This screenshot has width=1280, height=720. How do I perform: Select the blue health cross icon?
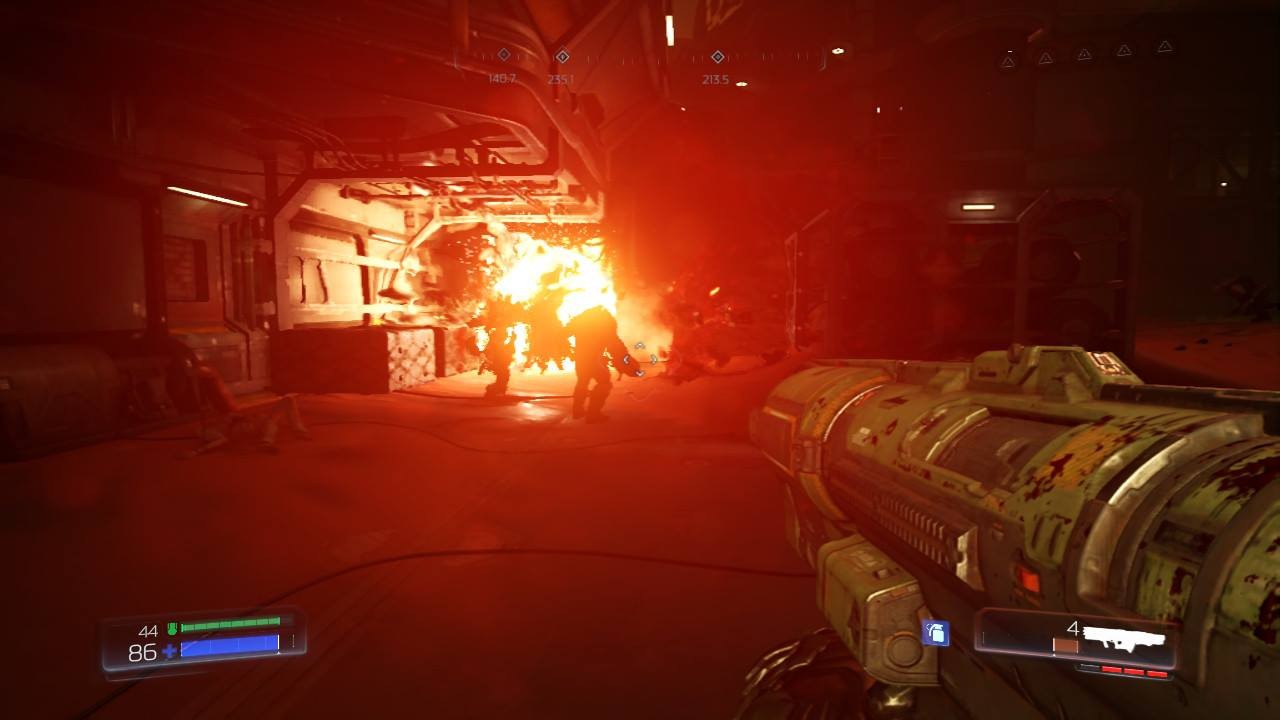170,651
